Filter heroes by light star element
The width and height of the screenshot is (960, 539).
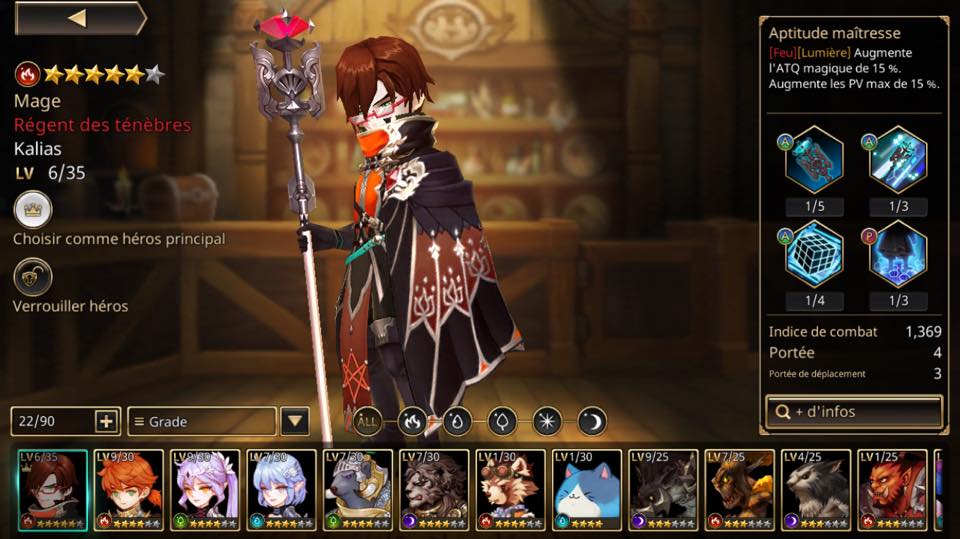547,421
